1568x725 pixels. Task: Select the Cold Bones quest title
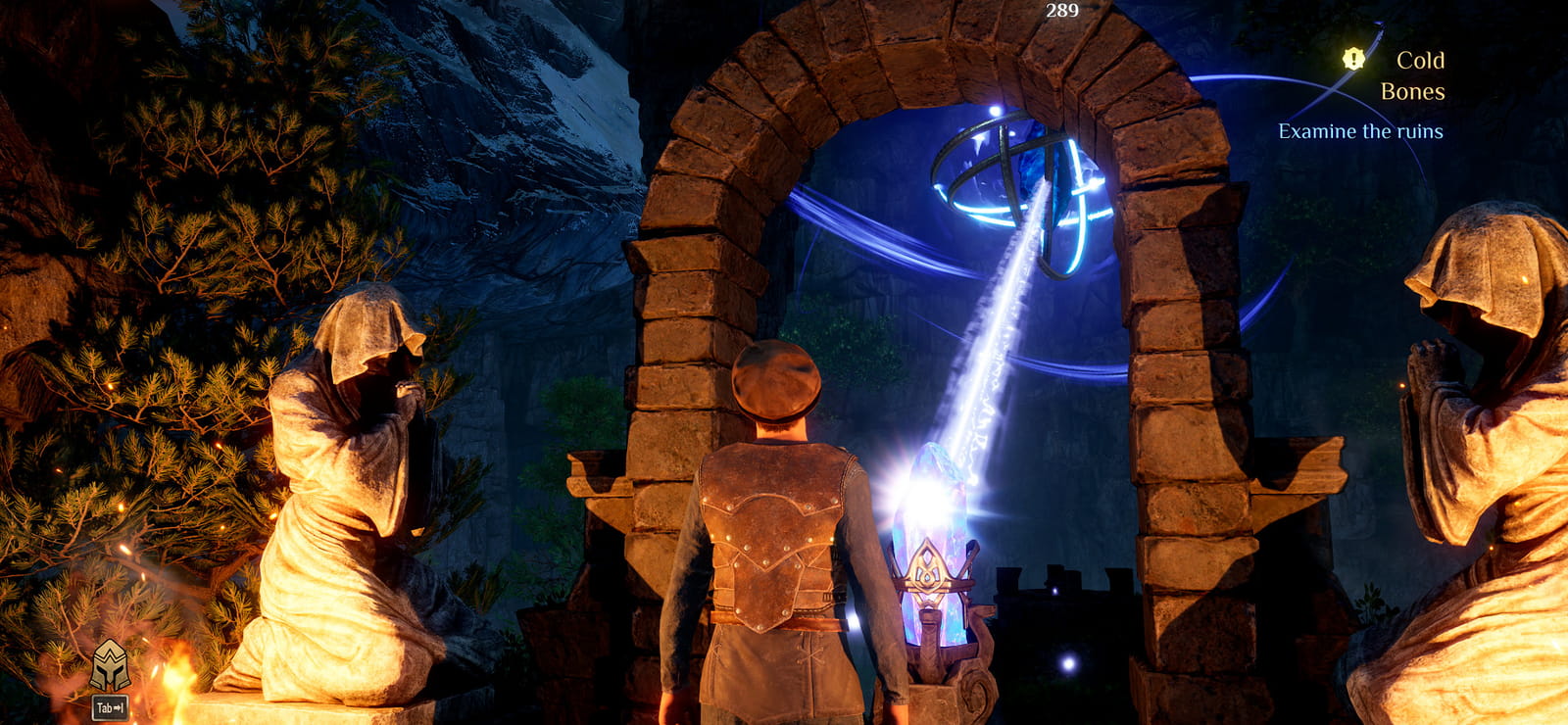(x=1412, y=75)
